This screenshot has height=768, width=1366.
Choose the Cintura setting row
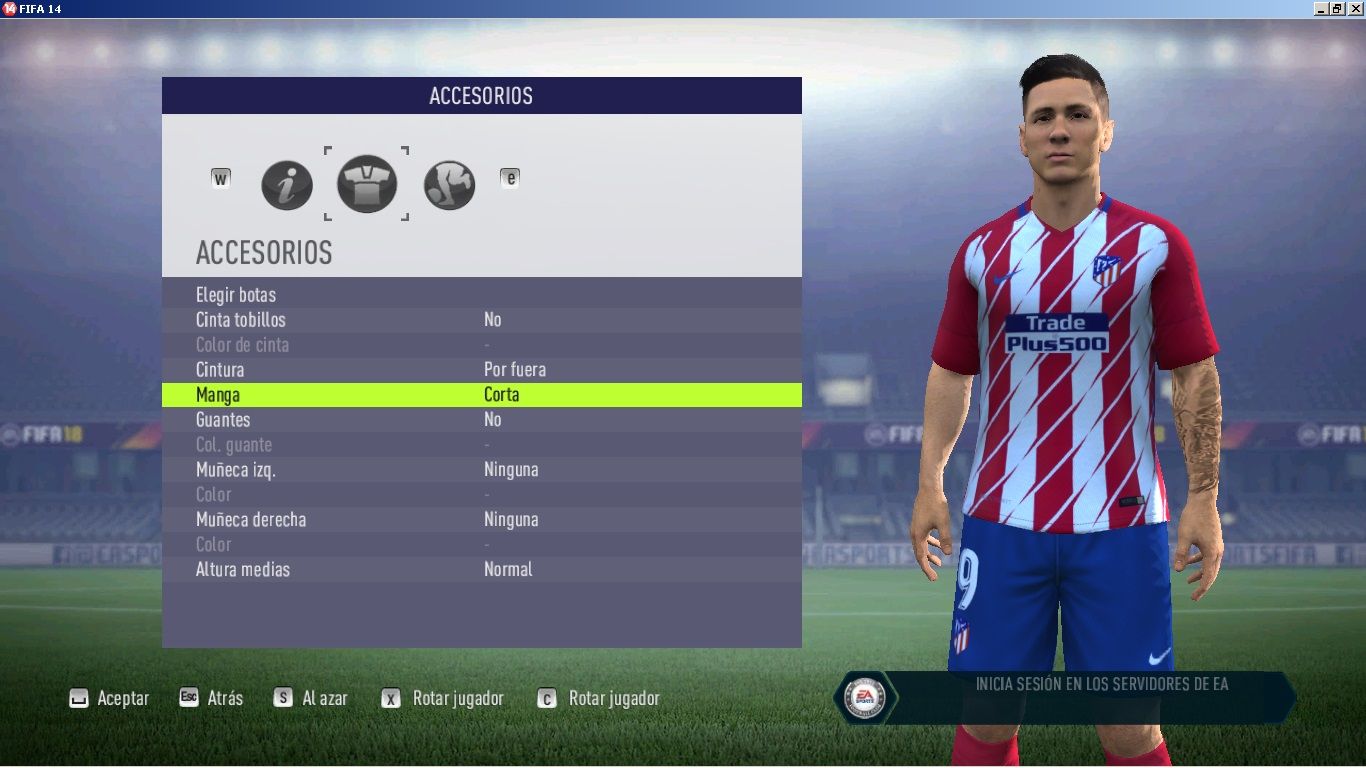coord(220,370)
